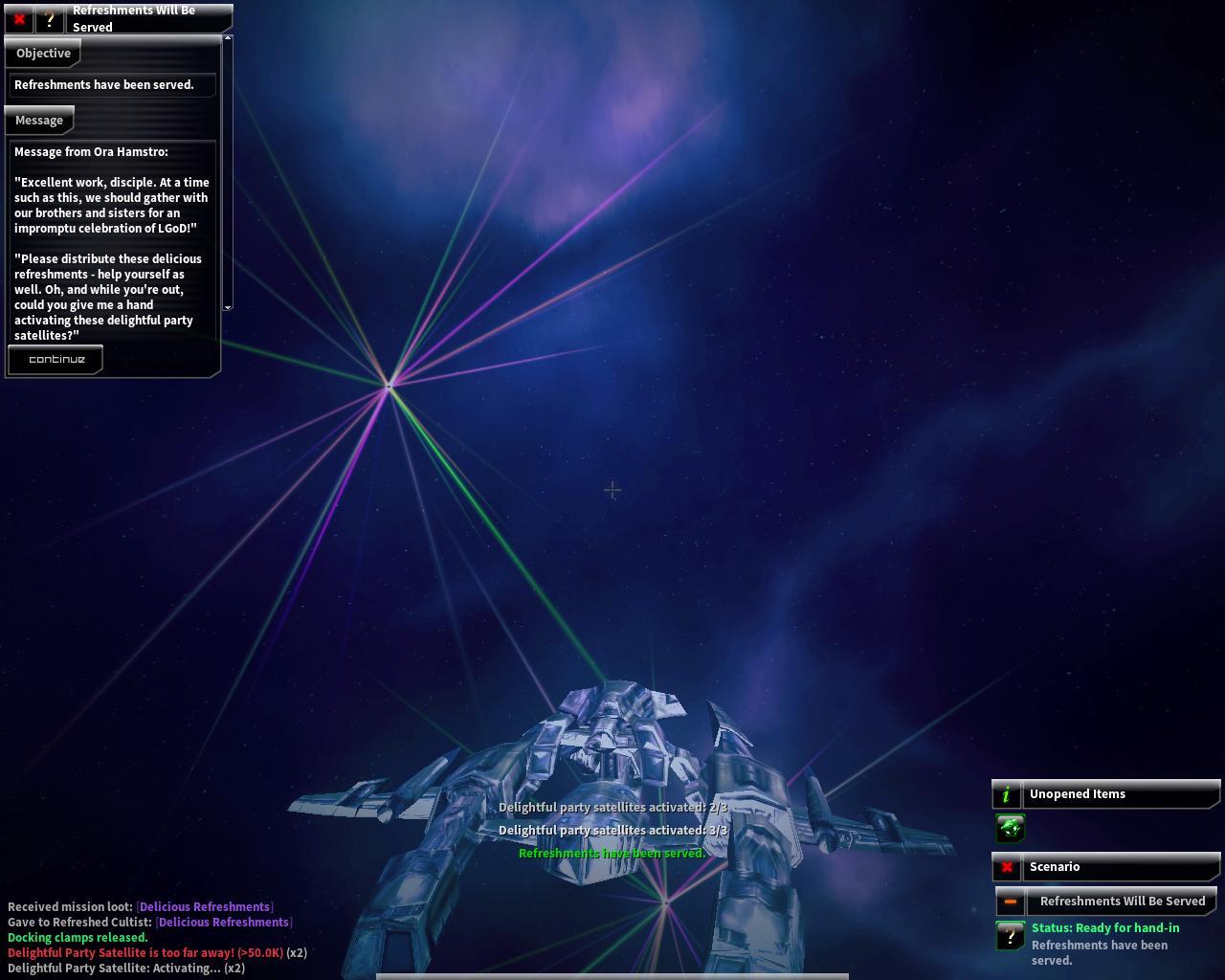Close the Scenario panel with red X

[1007, 867]
